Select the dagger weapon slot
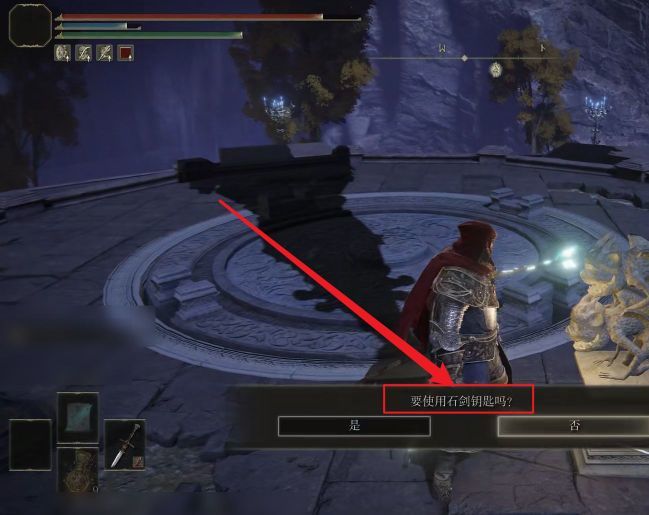Image resolution: width=649 pixels, height=515 pixels. click(x=125, y=444)
